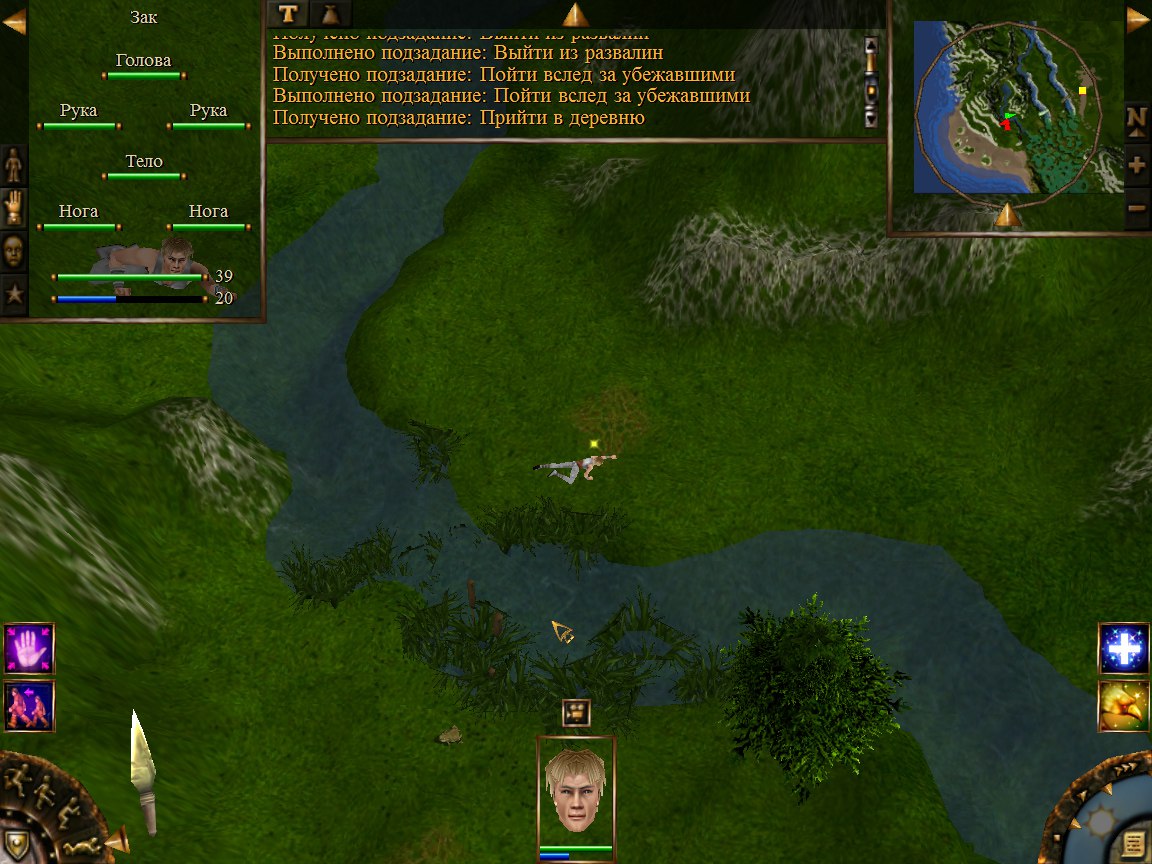Activate the two-figures ability icon

29,706
